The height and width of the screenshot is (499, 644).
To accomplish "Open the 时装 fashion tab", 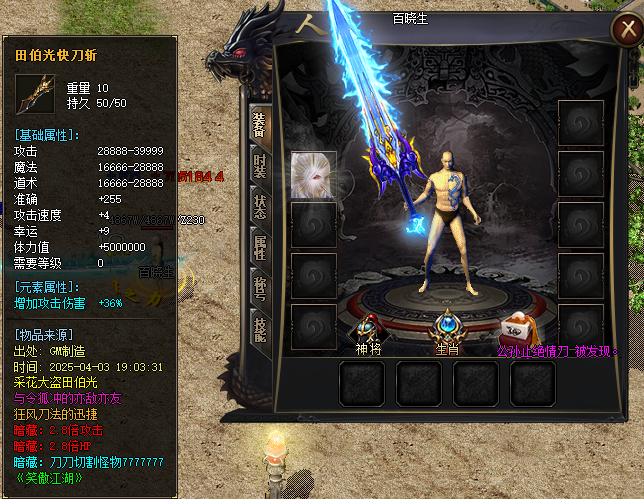I will [x=258, y=166].
